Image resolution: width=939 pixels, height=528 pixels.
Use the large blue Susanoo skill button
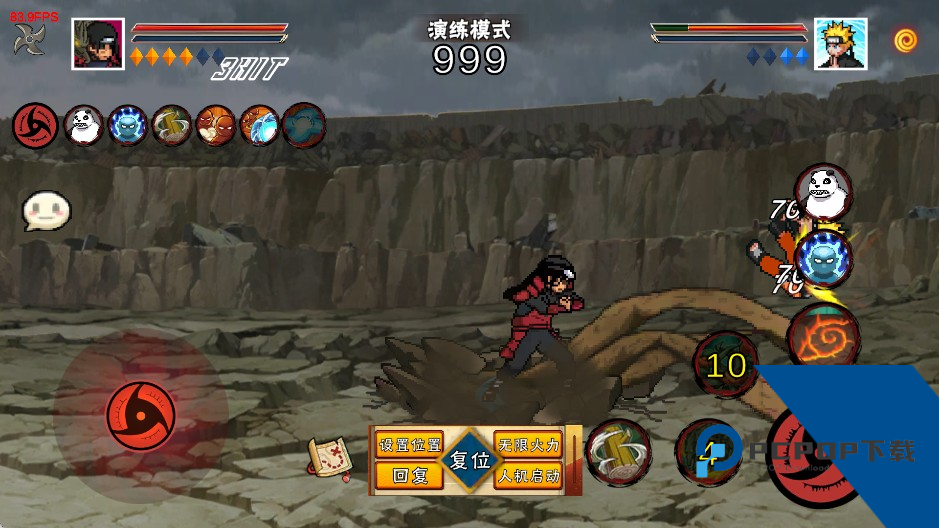click(824, 257)
